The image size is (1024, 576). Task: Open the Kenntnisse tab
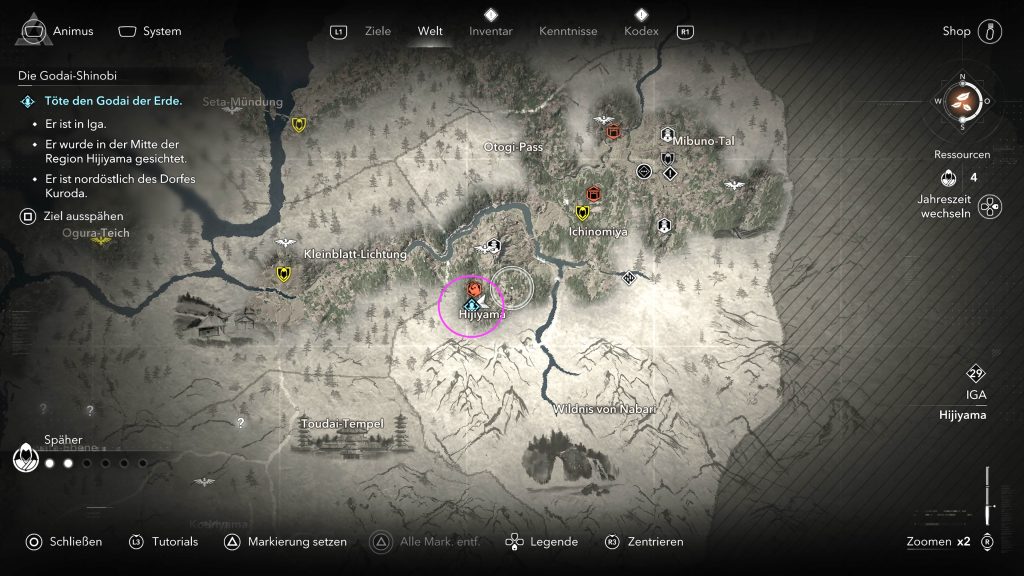pos(568,31)
